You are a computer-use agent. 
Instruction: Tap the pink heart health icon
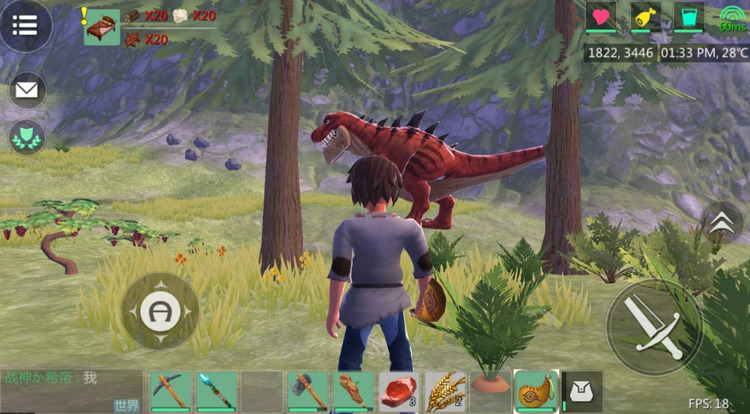tap(601, 17)
